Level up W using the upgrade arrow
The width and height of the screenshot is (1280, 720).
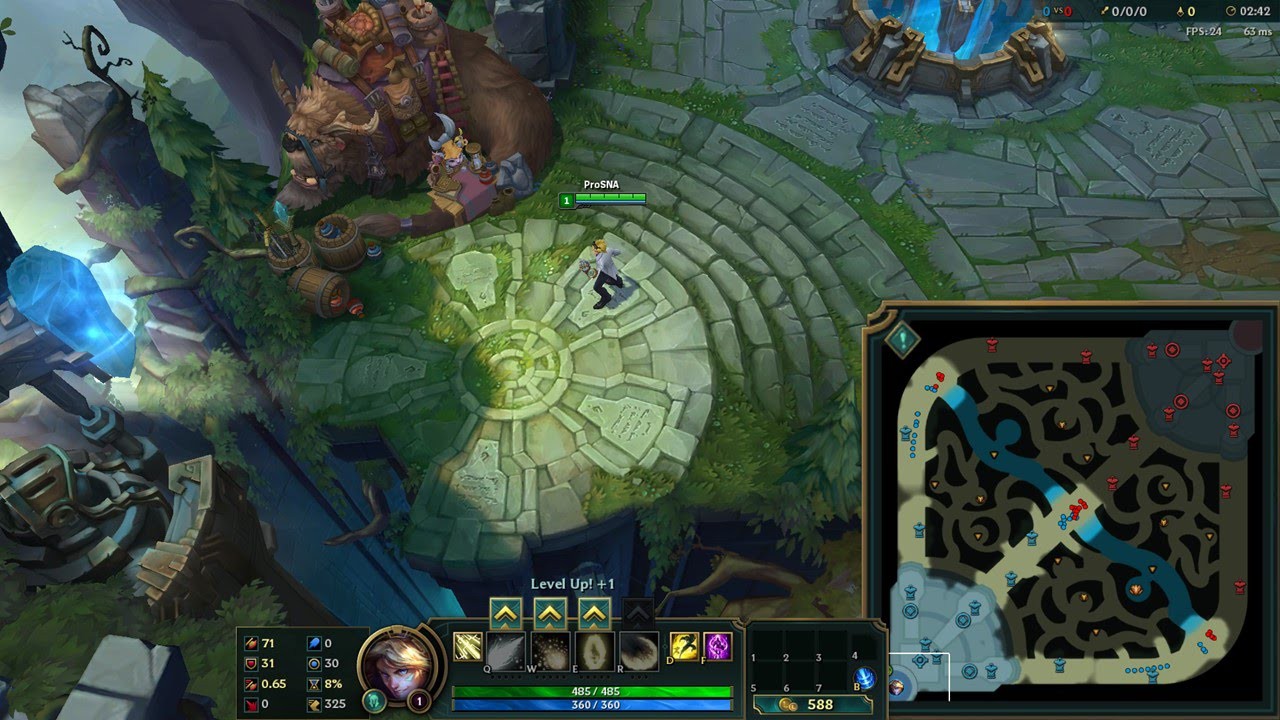(x=548, y=612)
